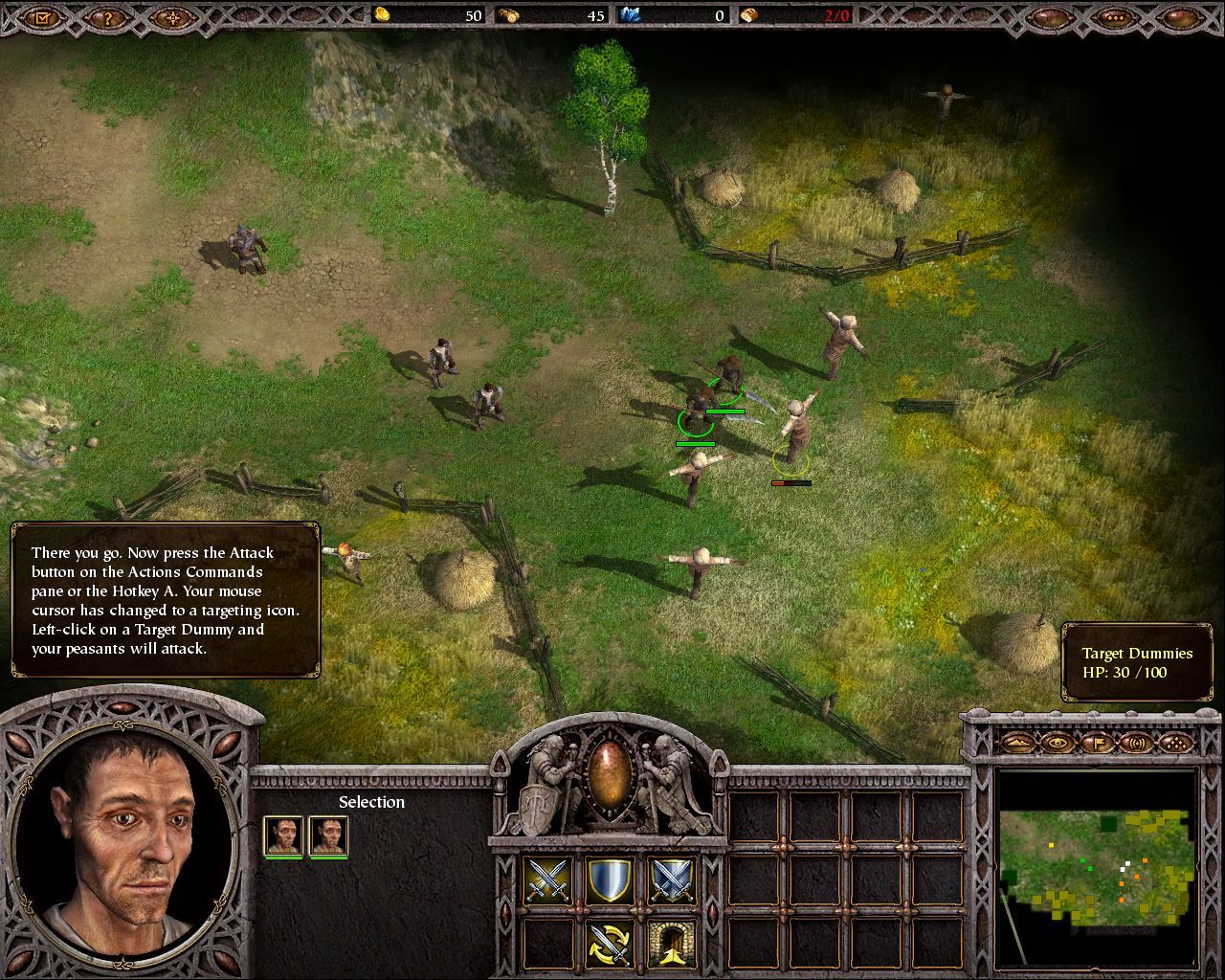
Task: Activate the sword with circular arrows command
Action: pyautogui.click(x=610, y=942)
